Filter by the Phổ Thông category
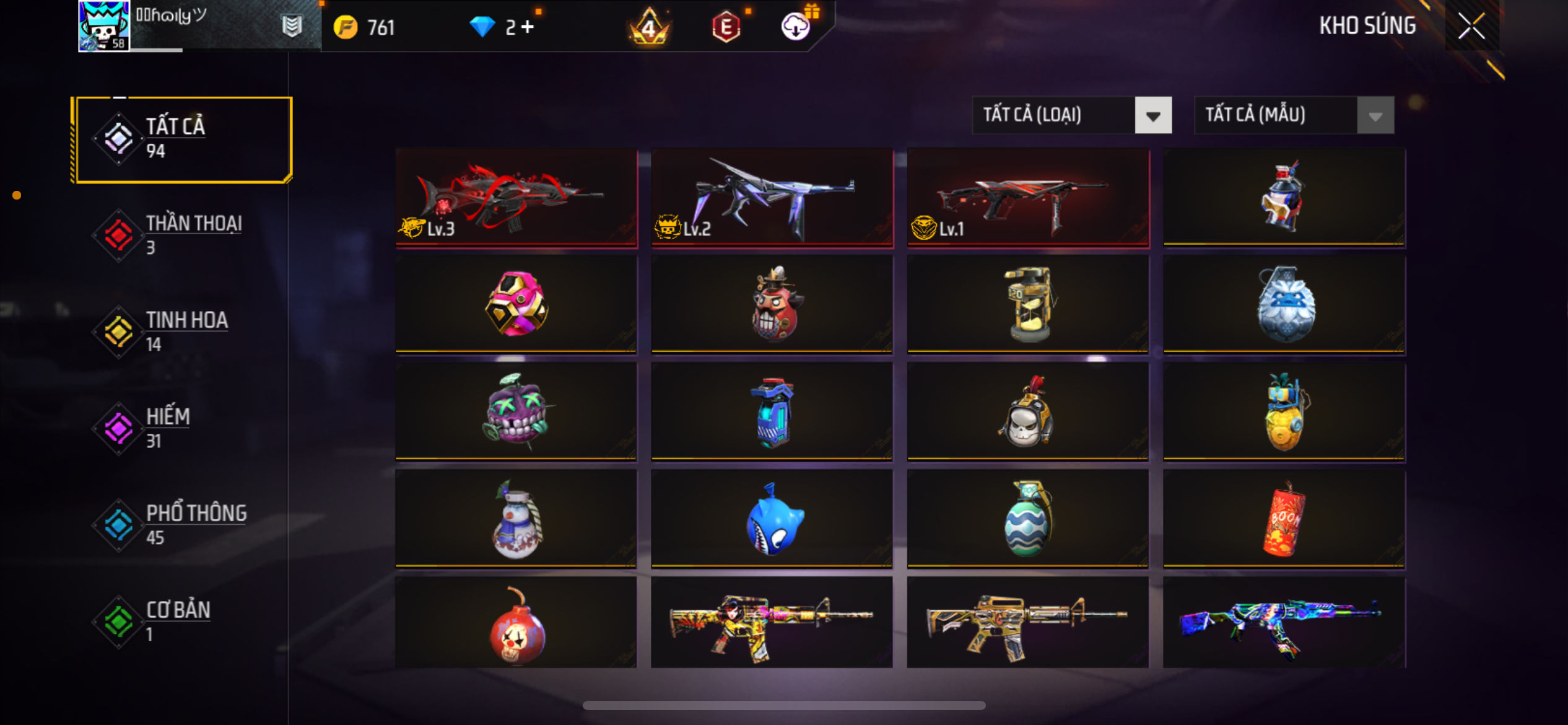The image size is (1568, 725). (x=181, y=524)
